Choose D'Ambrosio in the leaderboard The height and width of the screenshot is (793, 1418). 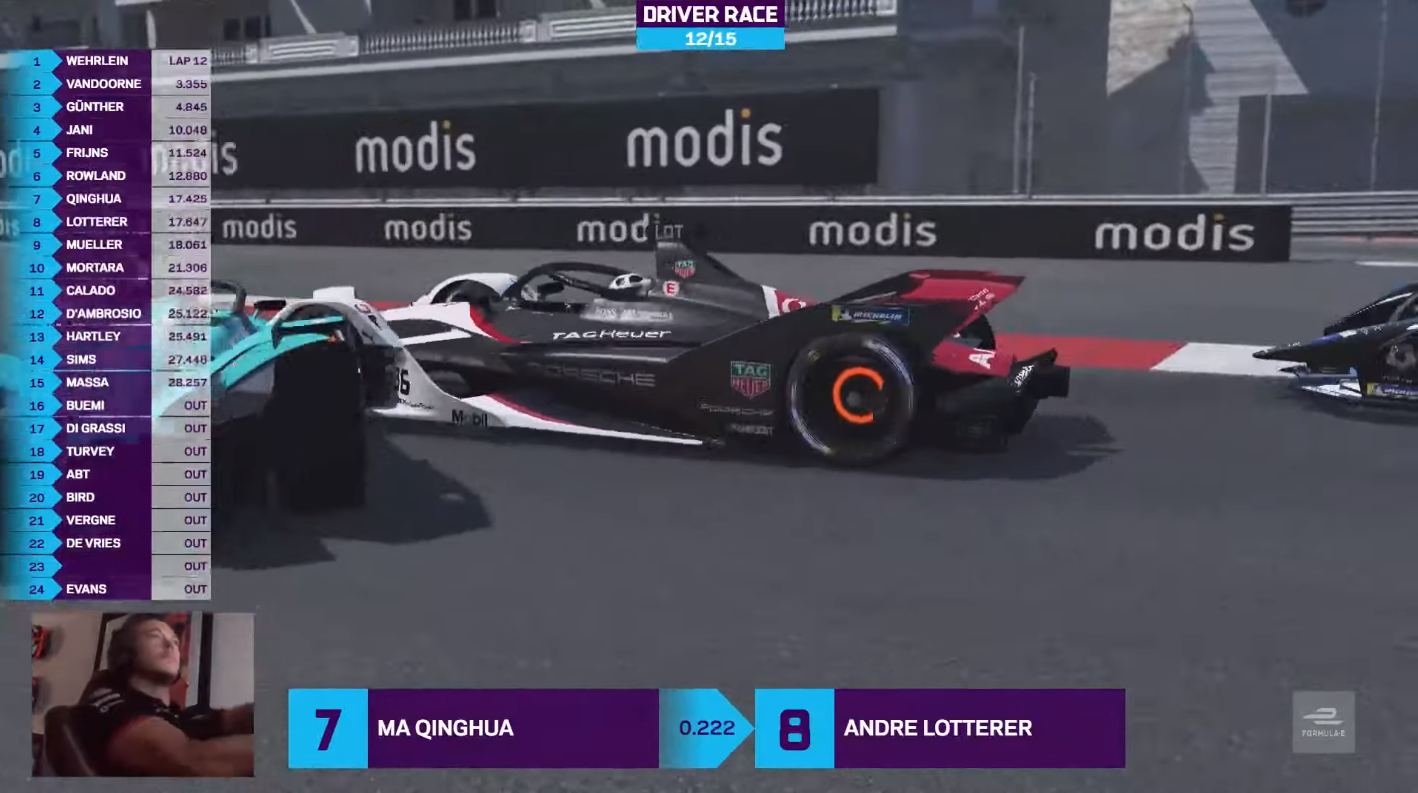coord(103,314)
